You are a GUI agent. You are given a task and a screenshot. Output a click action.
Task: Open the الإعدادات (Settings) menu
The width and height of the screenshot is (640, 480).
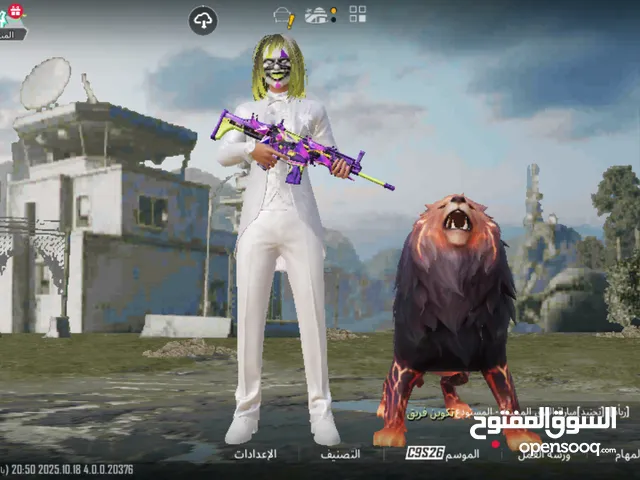click(255, 453)
